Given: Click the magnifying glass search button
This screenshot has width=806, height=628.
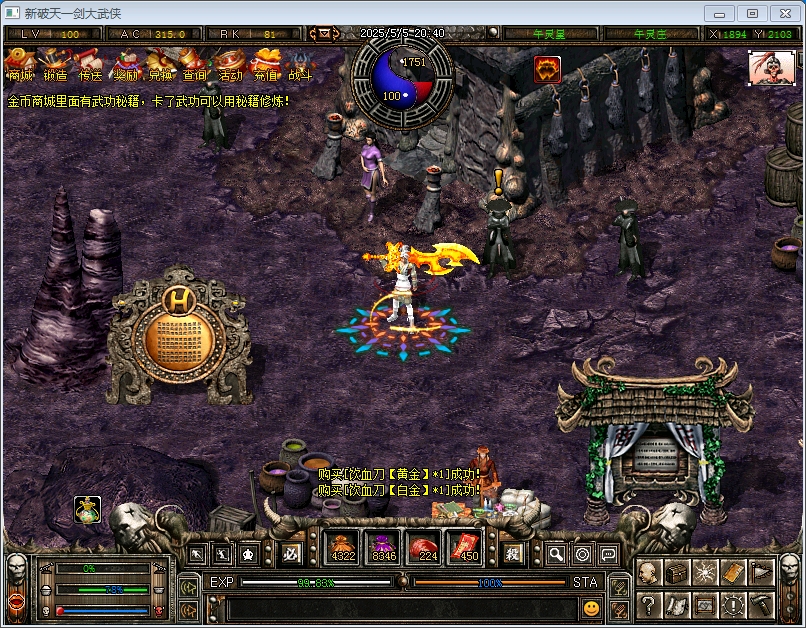Looking at the screenshot, I should [556, 553].
